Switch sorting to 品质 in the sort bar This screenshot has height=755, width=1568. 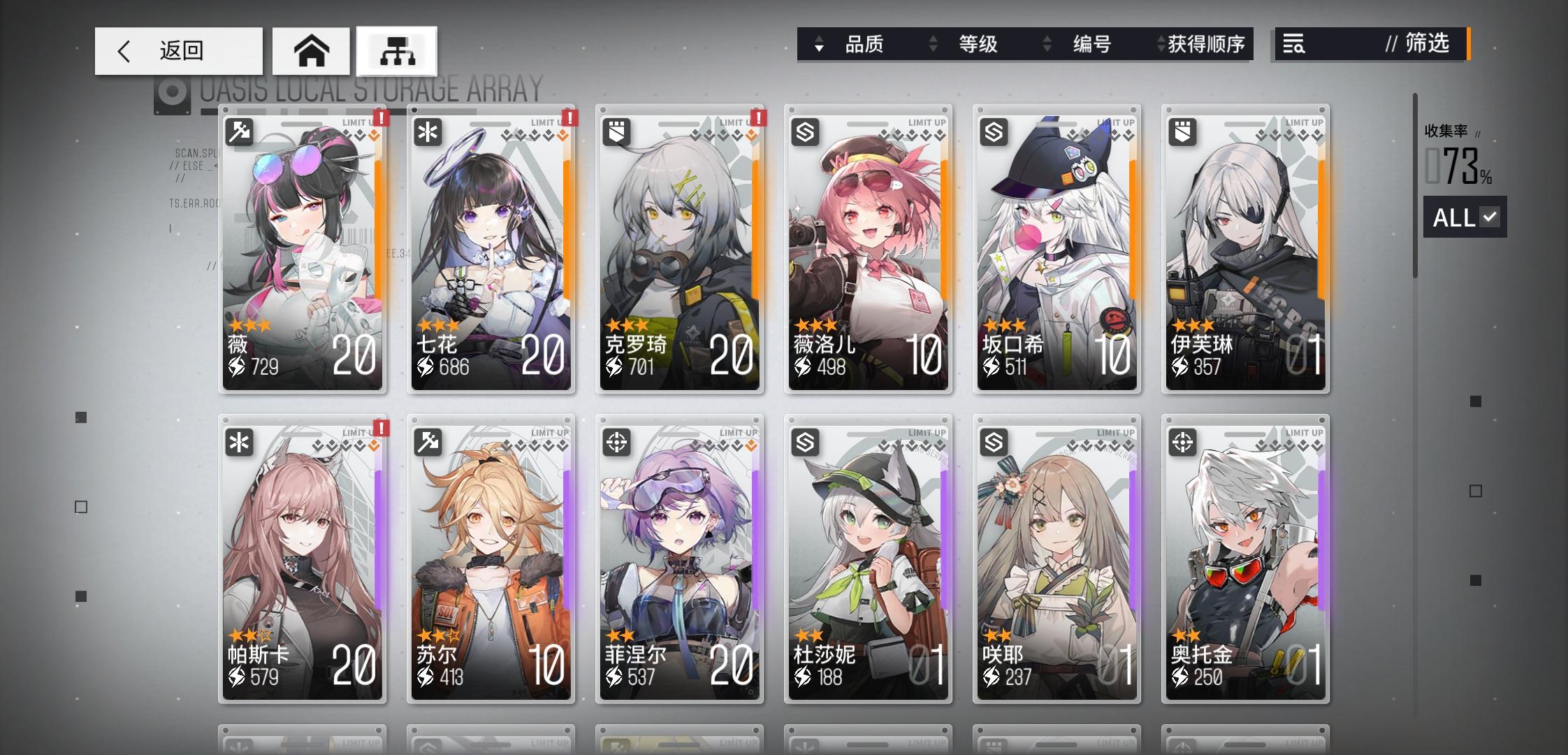click(864, 45)
